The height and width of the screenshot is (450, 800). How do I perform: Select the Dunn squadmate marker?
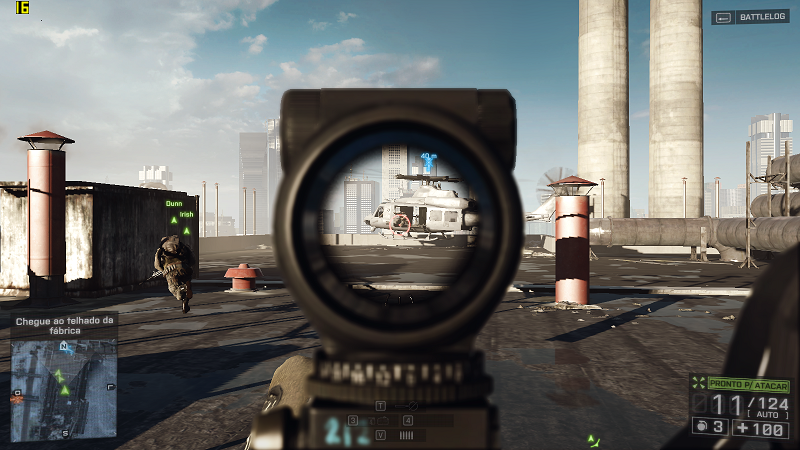(x=174, y=211)
